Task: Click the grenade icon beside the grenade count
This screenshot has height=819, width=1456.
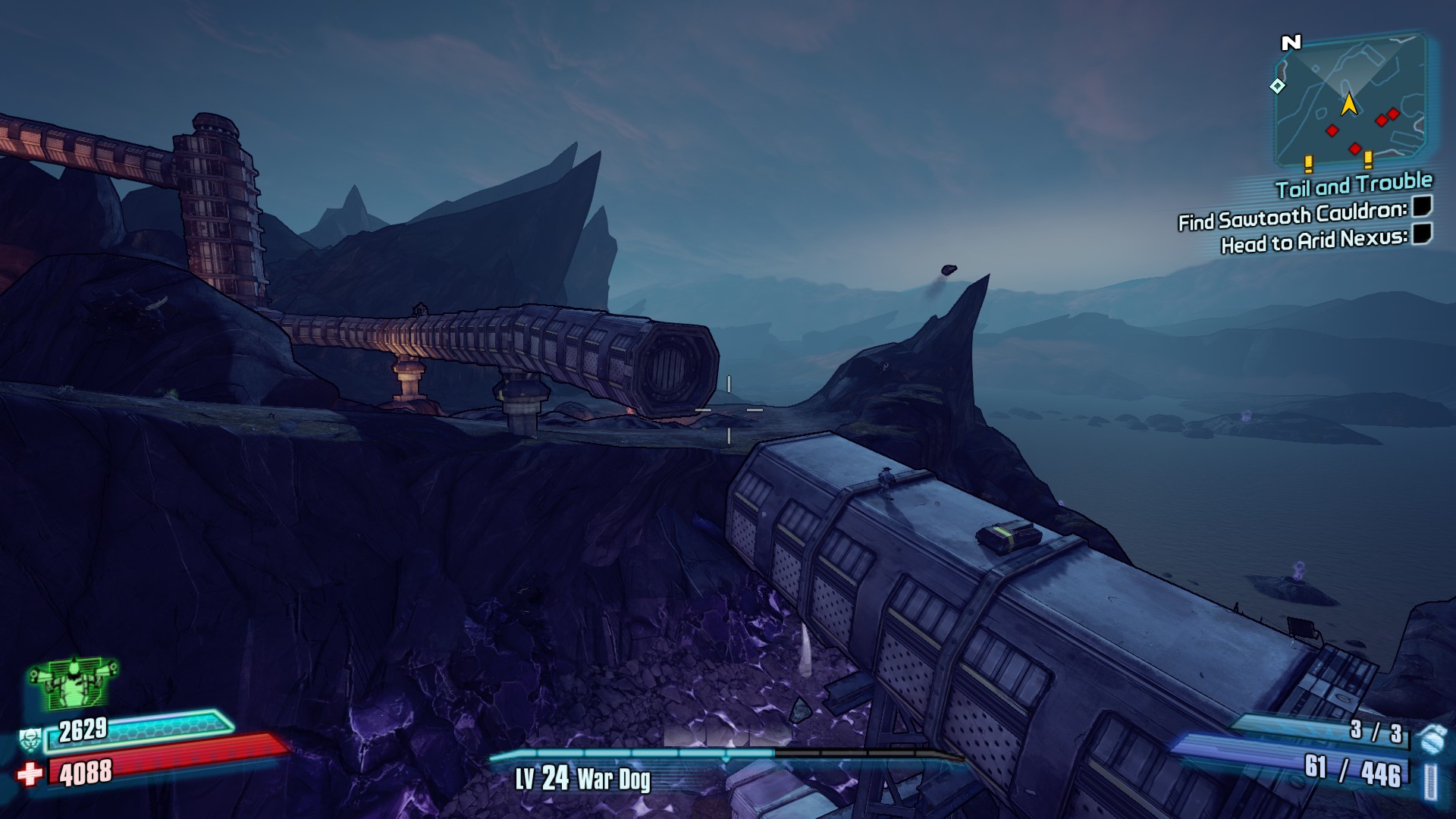Action: pos(1430,737)
